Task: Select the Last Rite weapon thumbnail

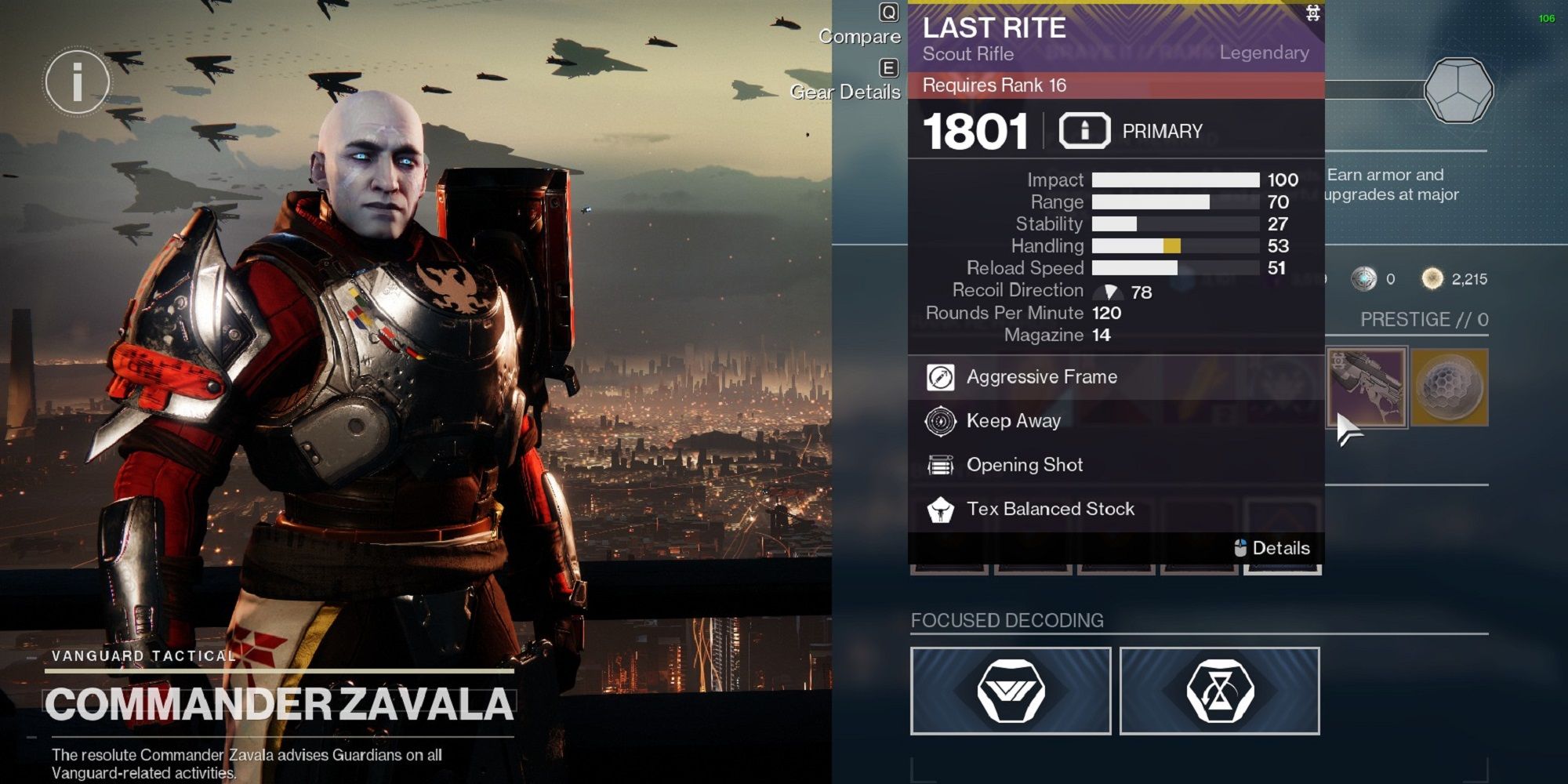Action: [x=1369, y=387]
